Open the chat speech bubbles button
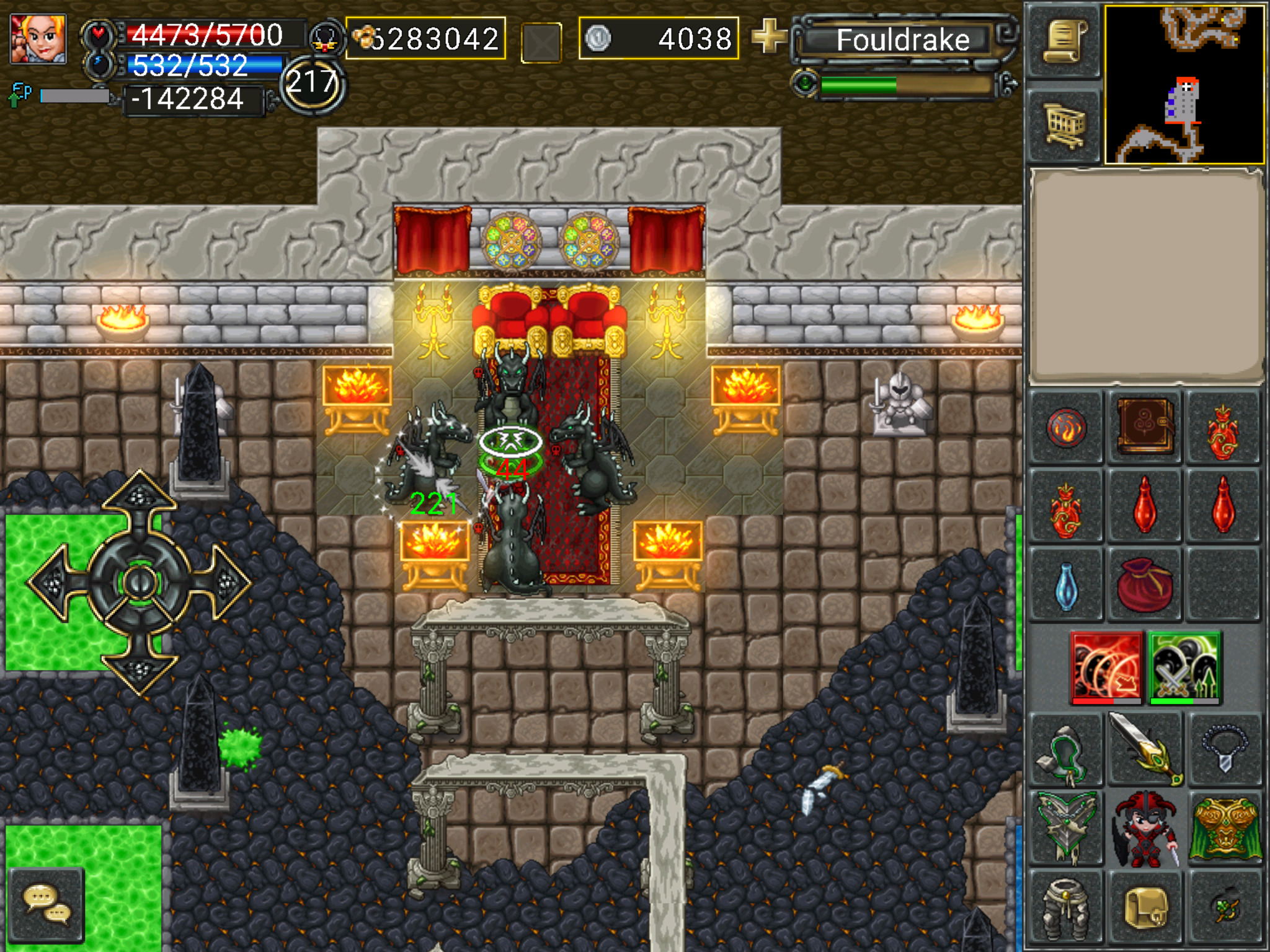 pos(47,905)
